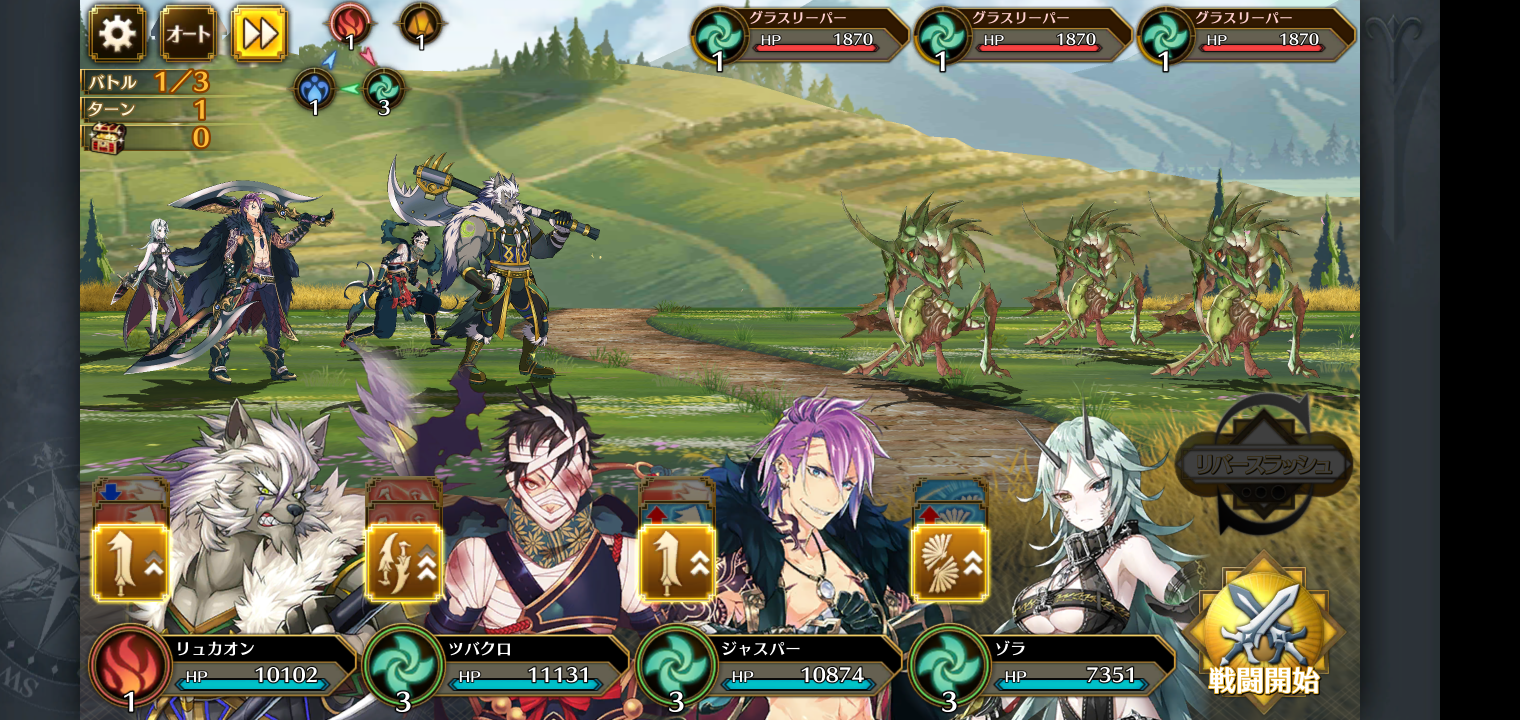Start battle with 戦闘開始 button
Viewport: 1520px width, 720px height.
[x=1264, y=630]
